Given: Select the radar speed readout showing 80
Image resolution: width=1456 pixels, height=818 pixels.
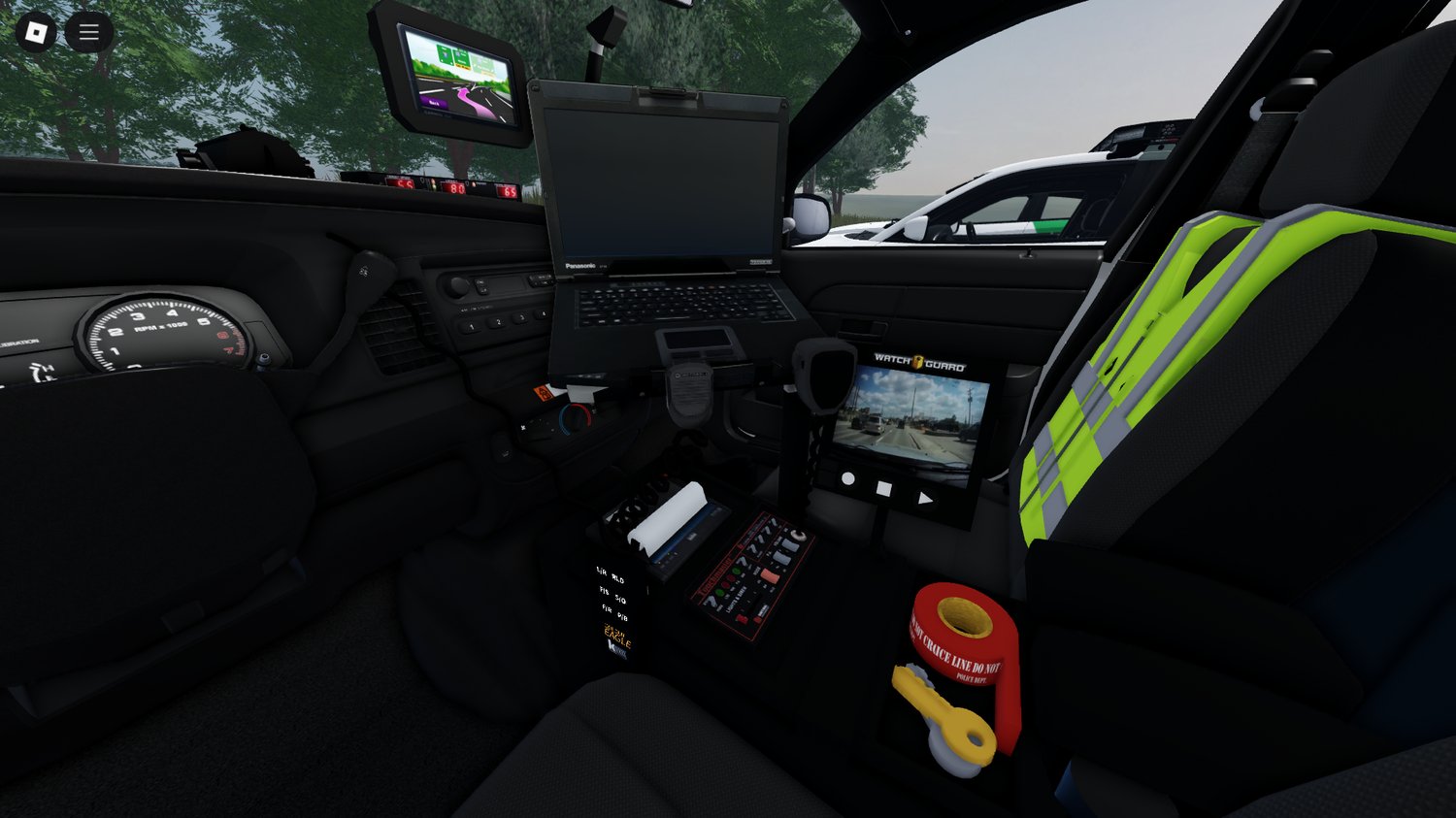Looking at the screenshot, I should [453, 189].
